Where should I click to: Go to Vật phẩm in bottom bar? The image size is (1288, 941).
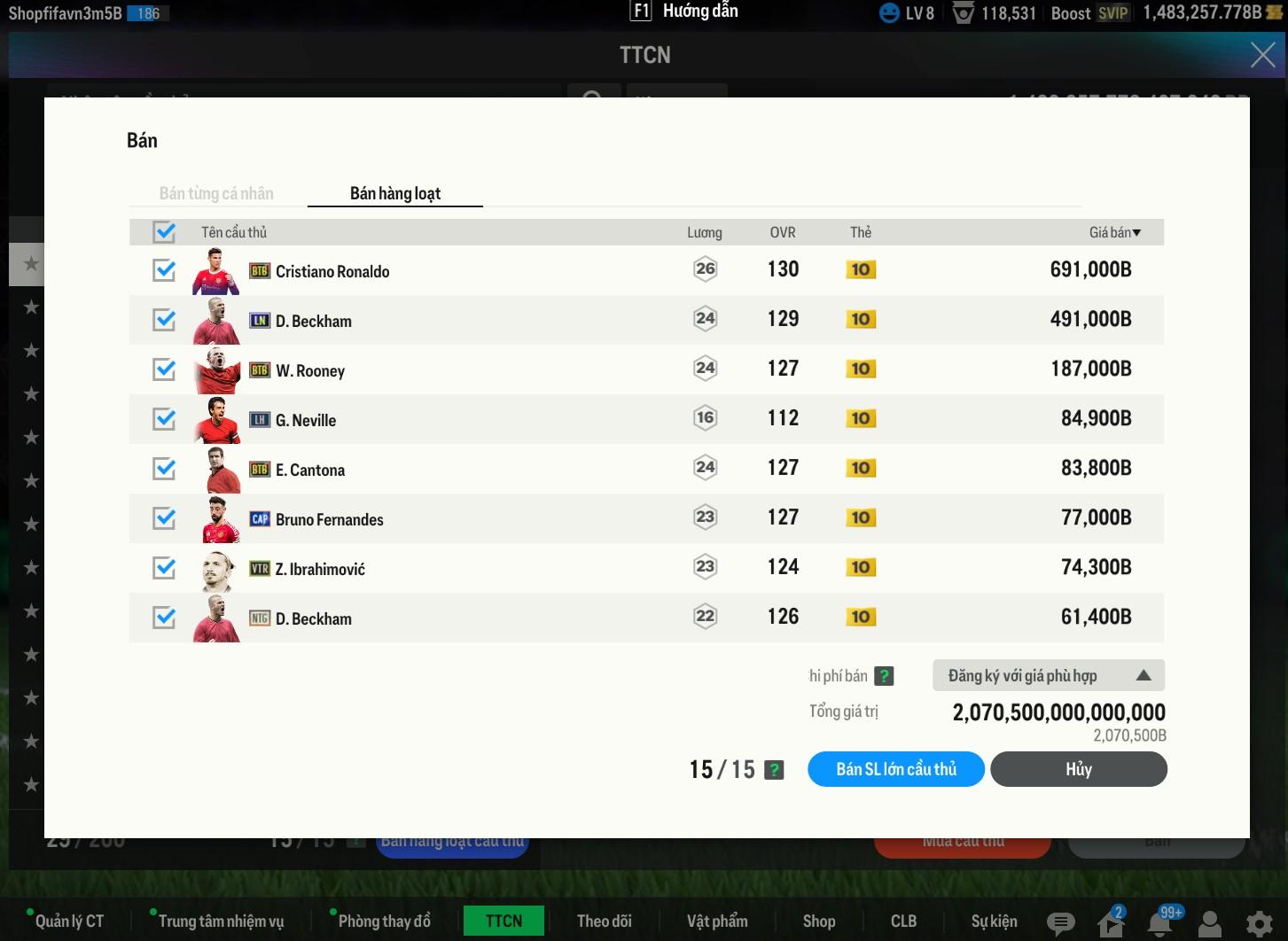717,922
